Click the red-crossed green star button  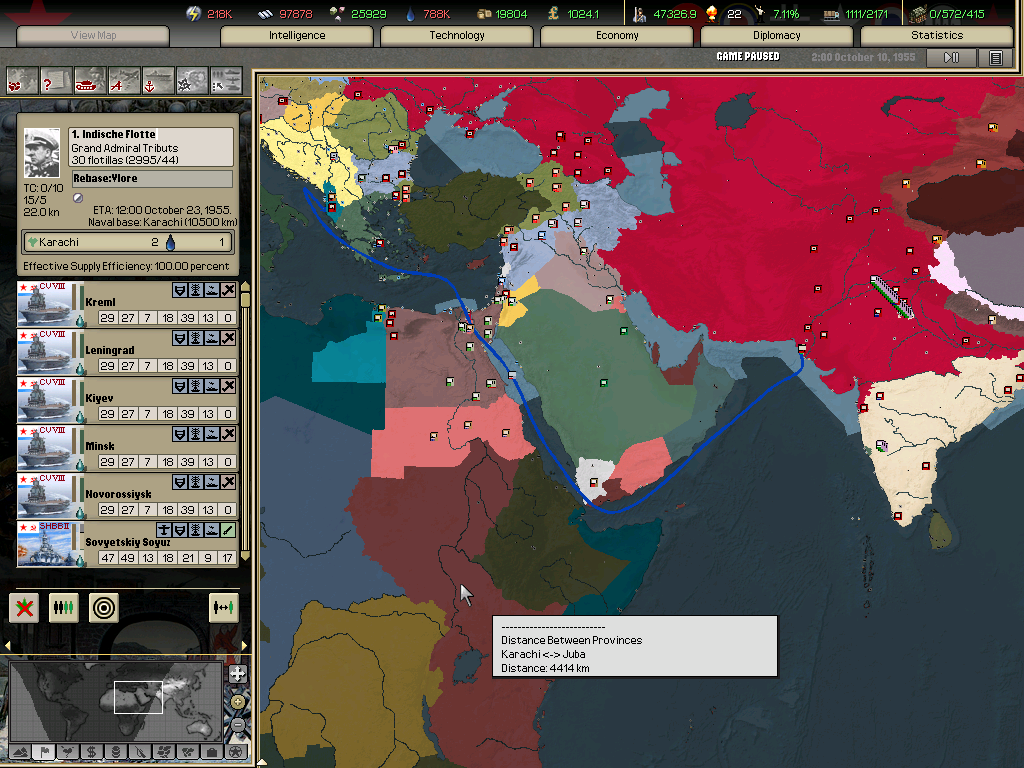tap(25, 607)
